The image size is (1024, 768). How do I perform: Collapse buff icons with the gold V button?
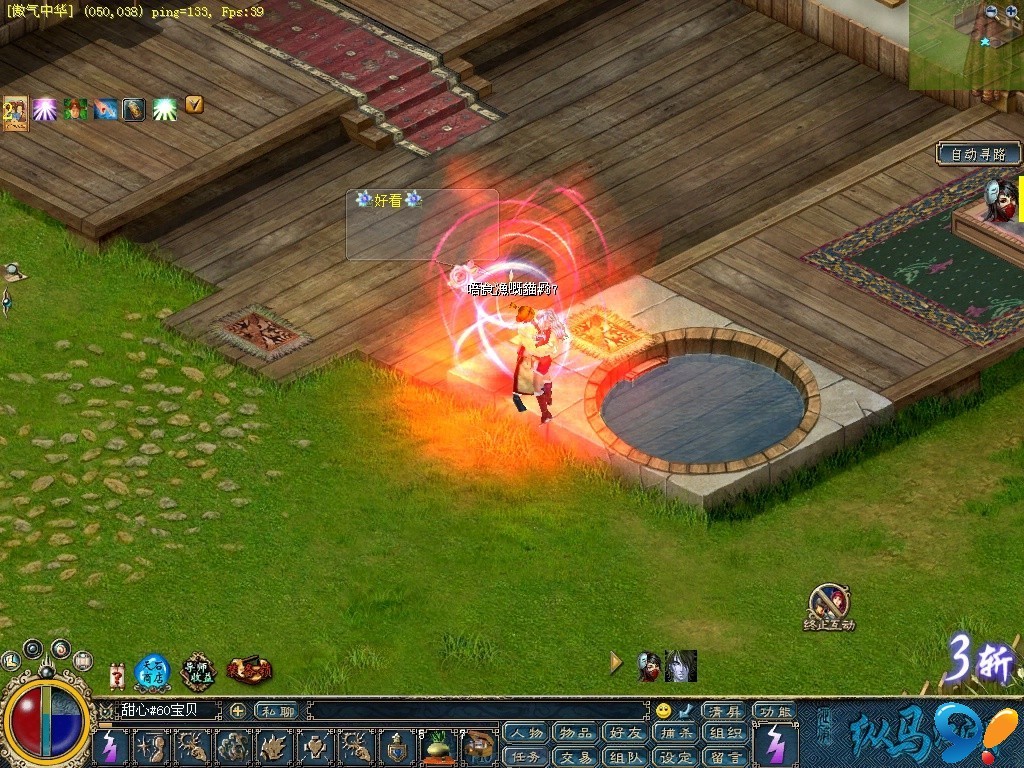(x=194, y=104)
